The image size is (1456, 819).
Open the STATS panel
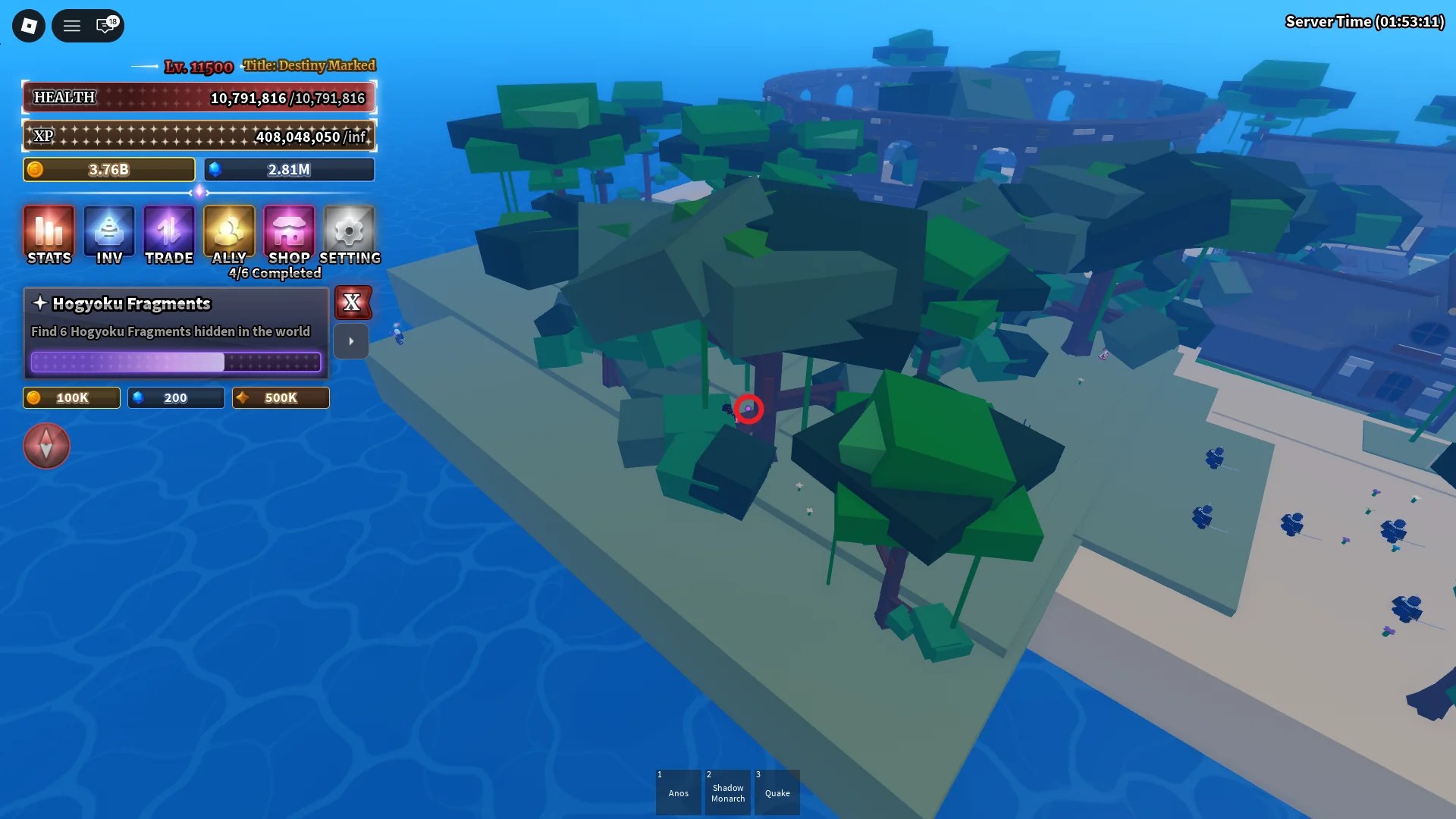point(49,235)
